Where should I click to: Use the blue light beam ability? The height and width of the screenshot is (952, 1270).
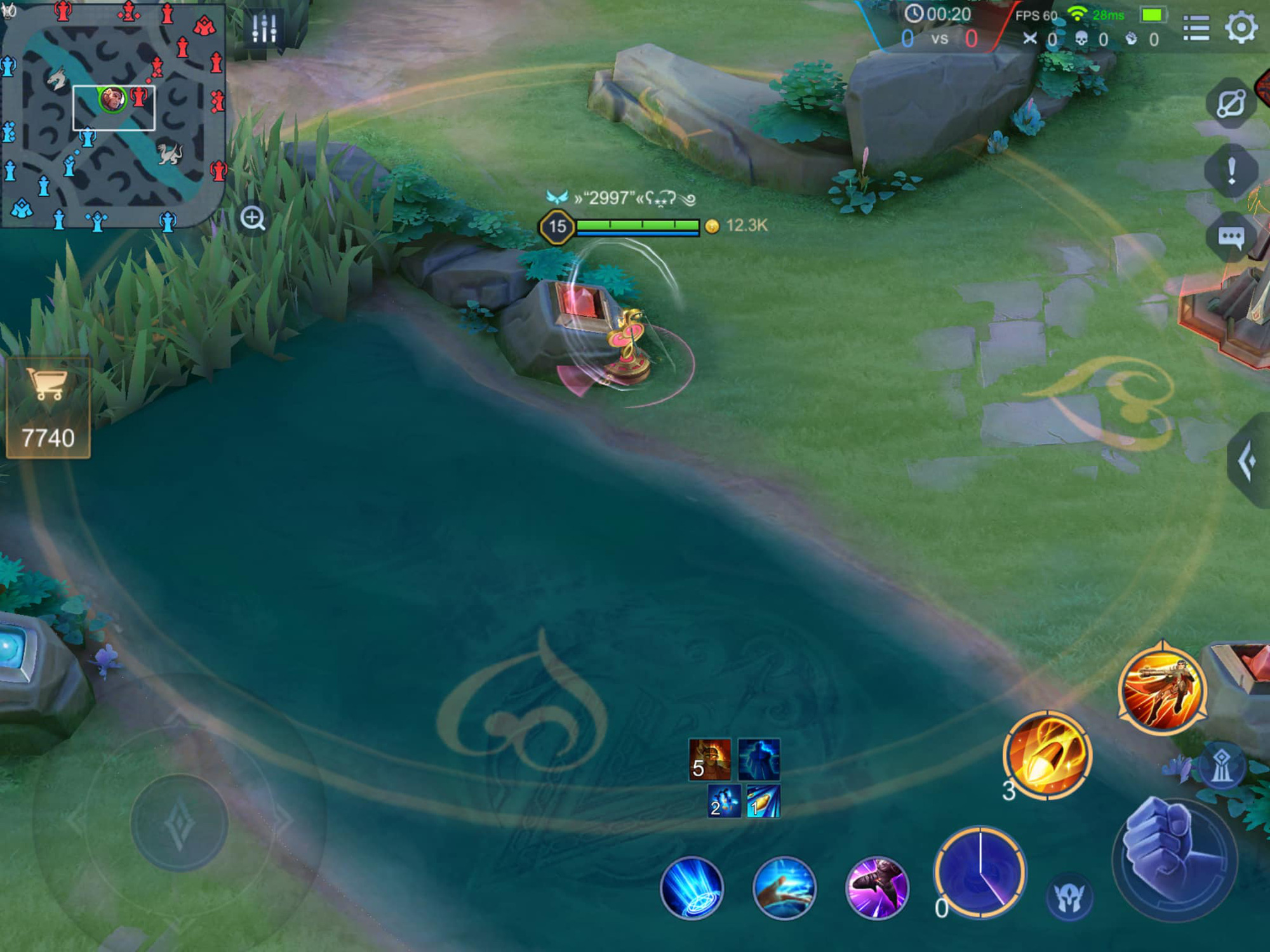tap(692, 888)
